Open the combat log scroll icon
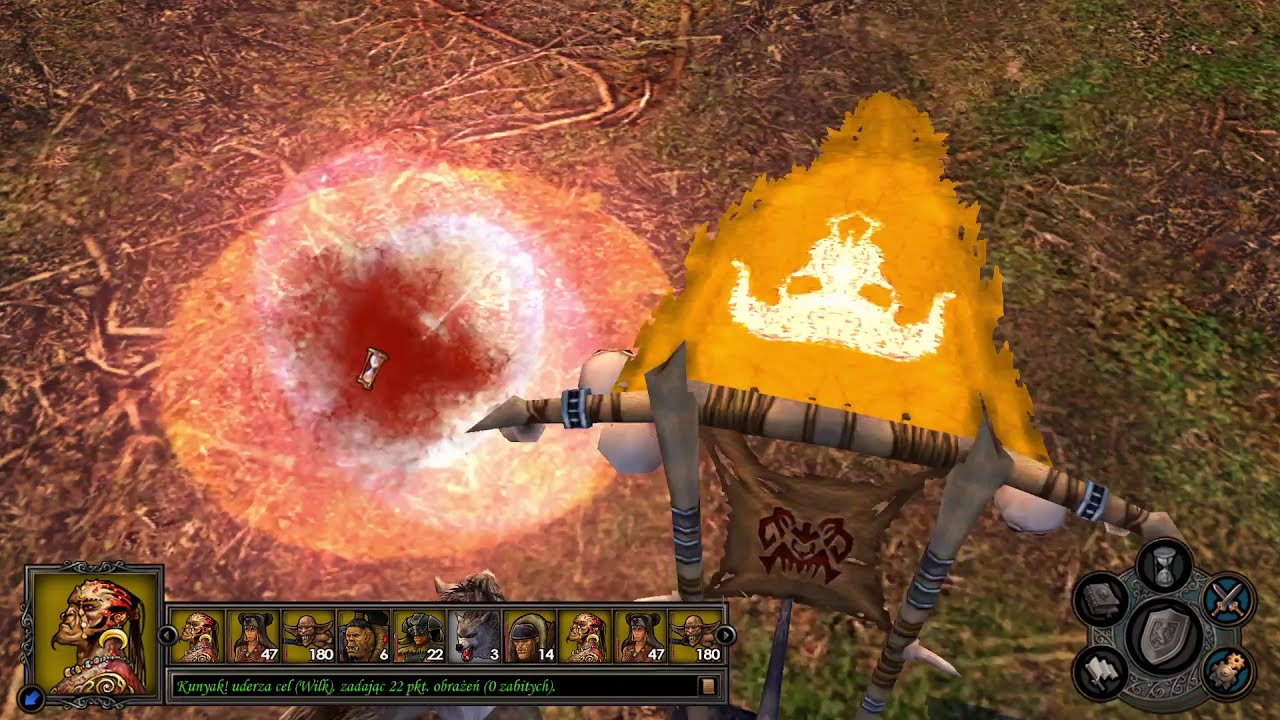Screen dimensions: 1280x720 pos(708,686)
